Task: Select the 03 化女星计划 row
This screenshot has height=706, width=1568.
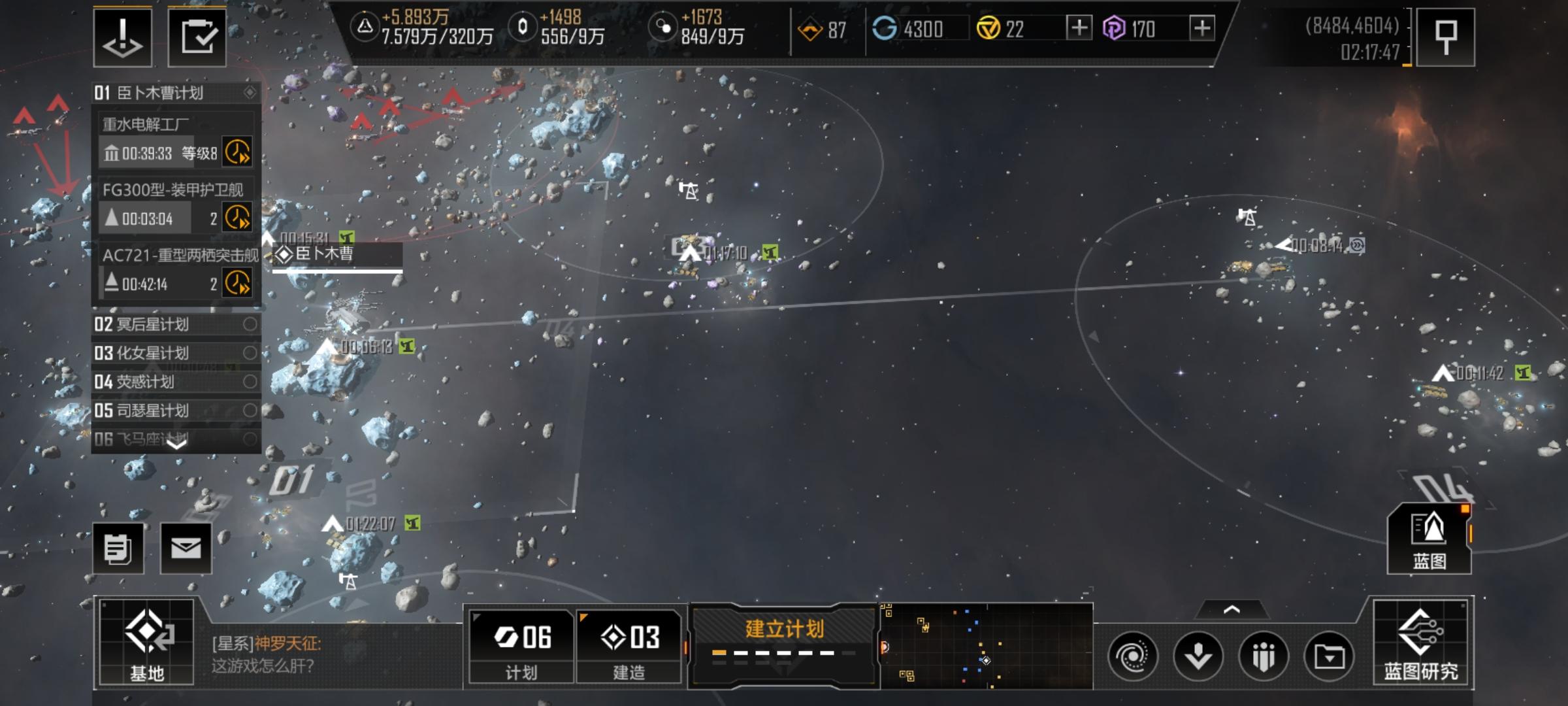Action: 175,353
